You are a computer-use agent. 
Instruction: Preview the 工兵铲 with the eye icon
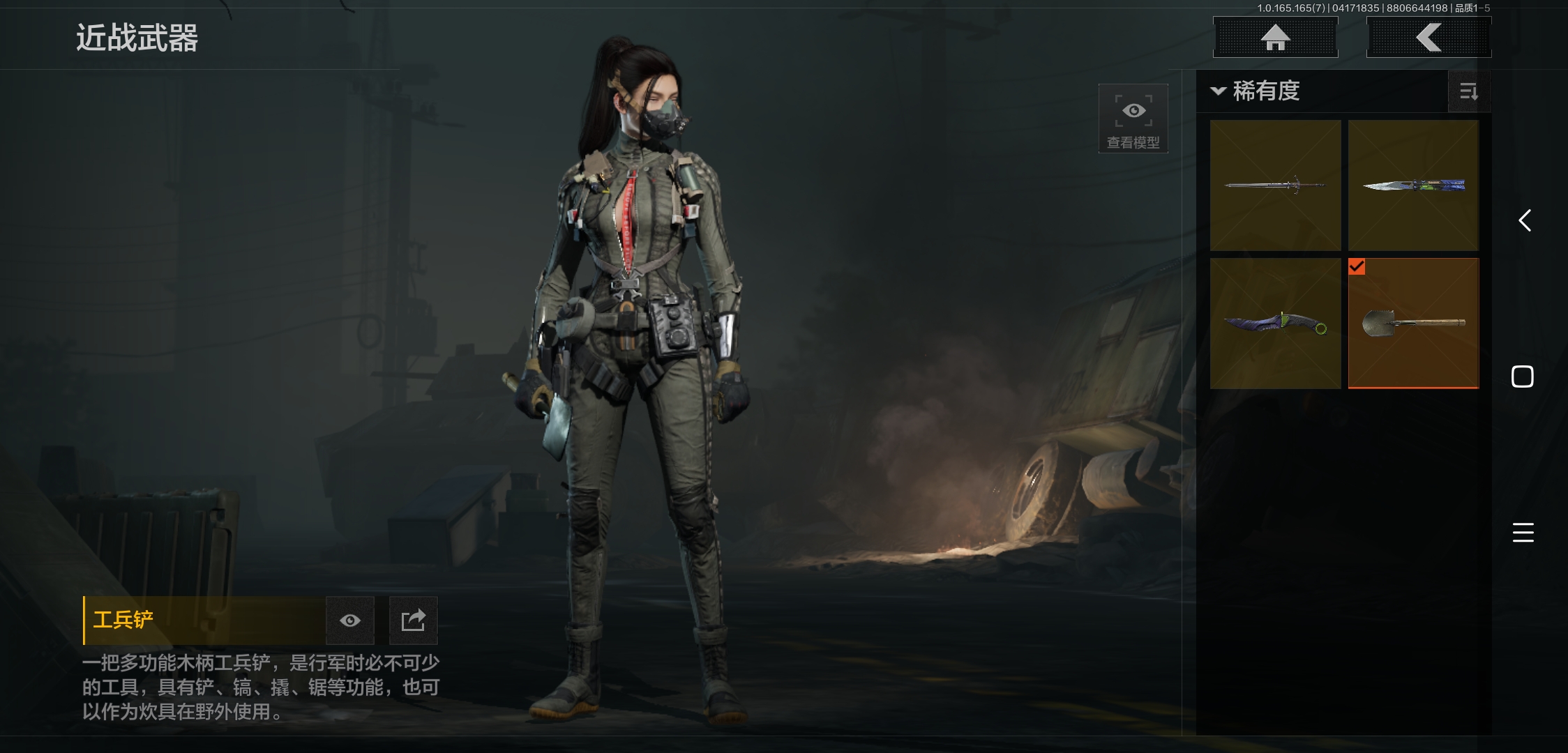350,621
